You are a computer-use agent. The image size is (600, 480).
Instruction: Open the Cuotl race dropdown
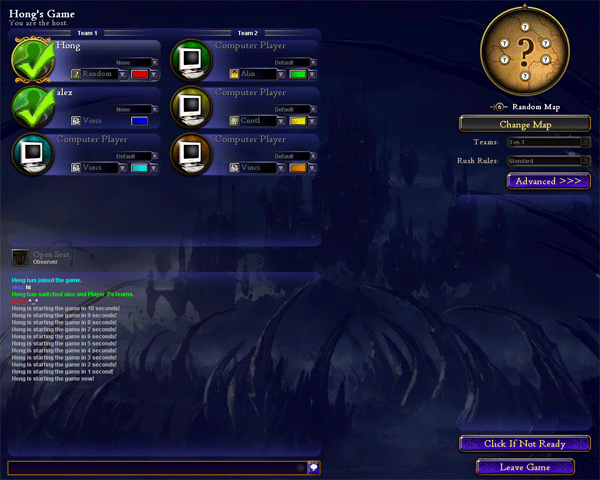point(282,121)
